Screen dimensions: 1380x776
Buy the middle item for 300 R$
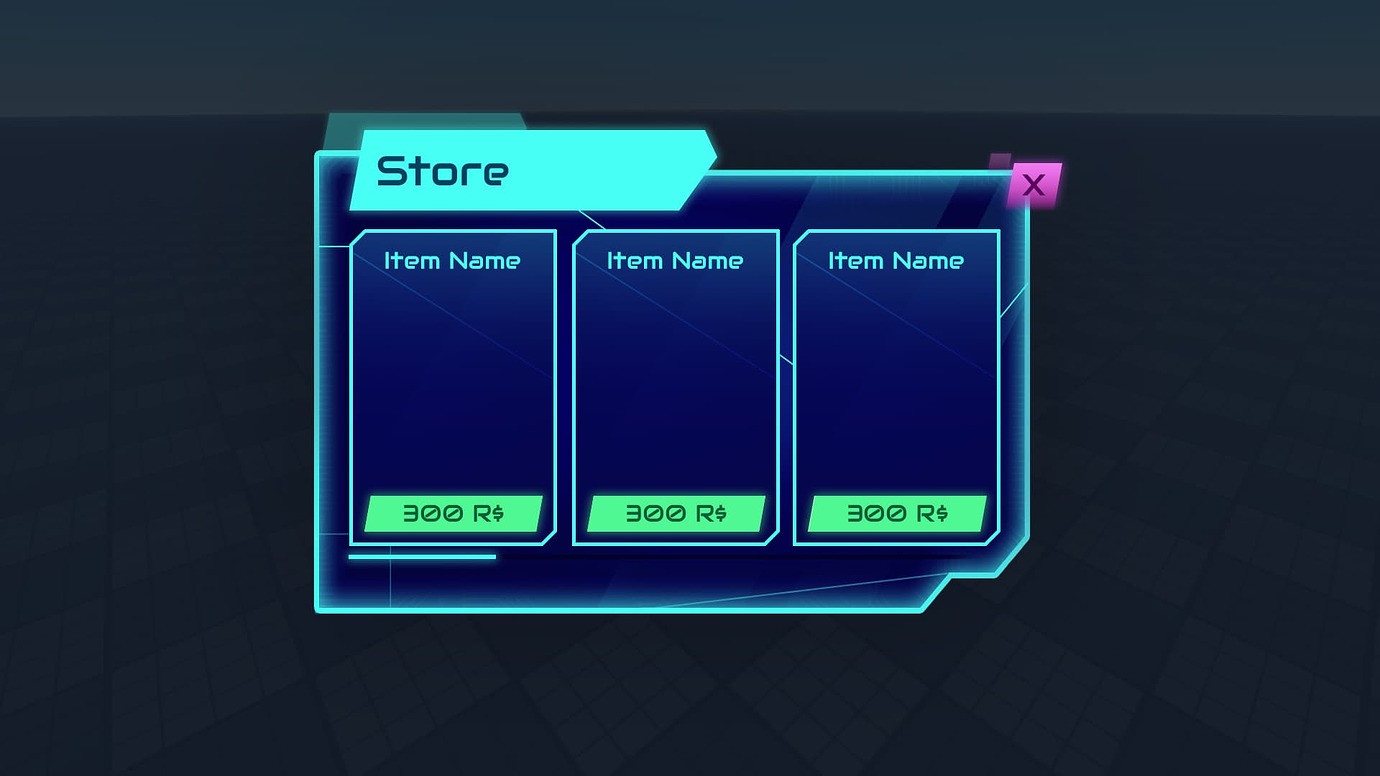[675, 513]
